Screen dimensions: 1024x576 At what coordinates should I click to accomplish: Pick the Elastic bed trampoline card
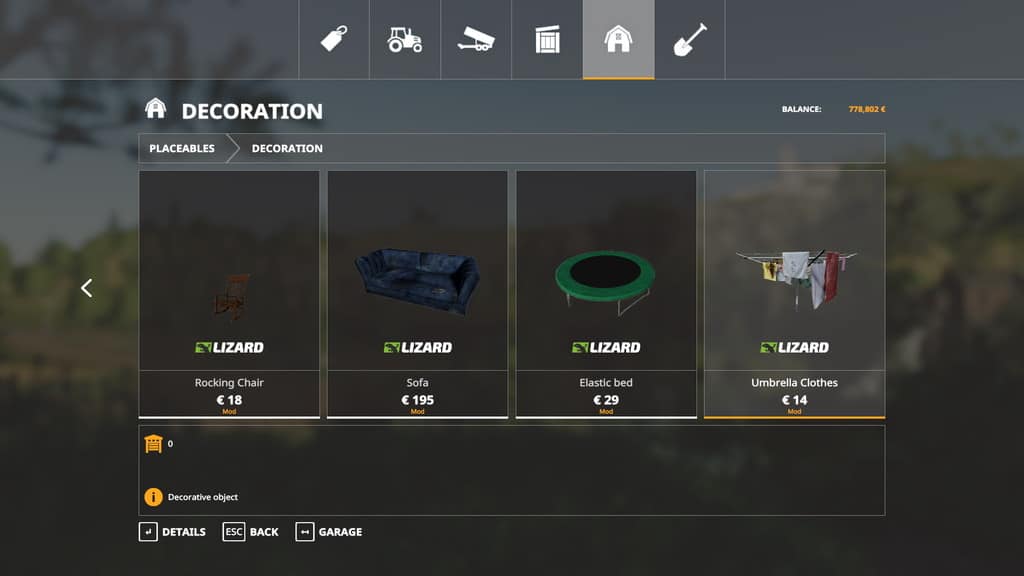pyautogui.click(x=606, y=293)
